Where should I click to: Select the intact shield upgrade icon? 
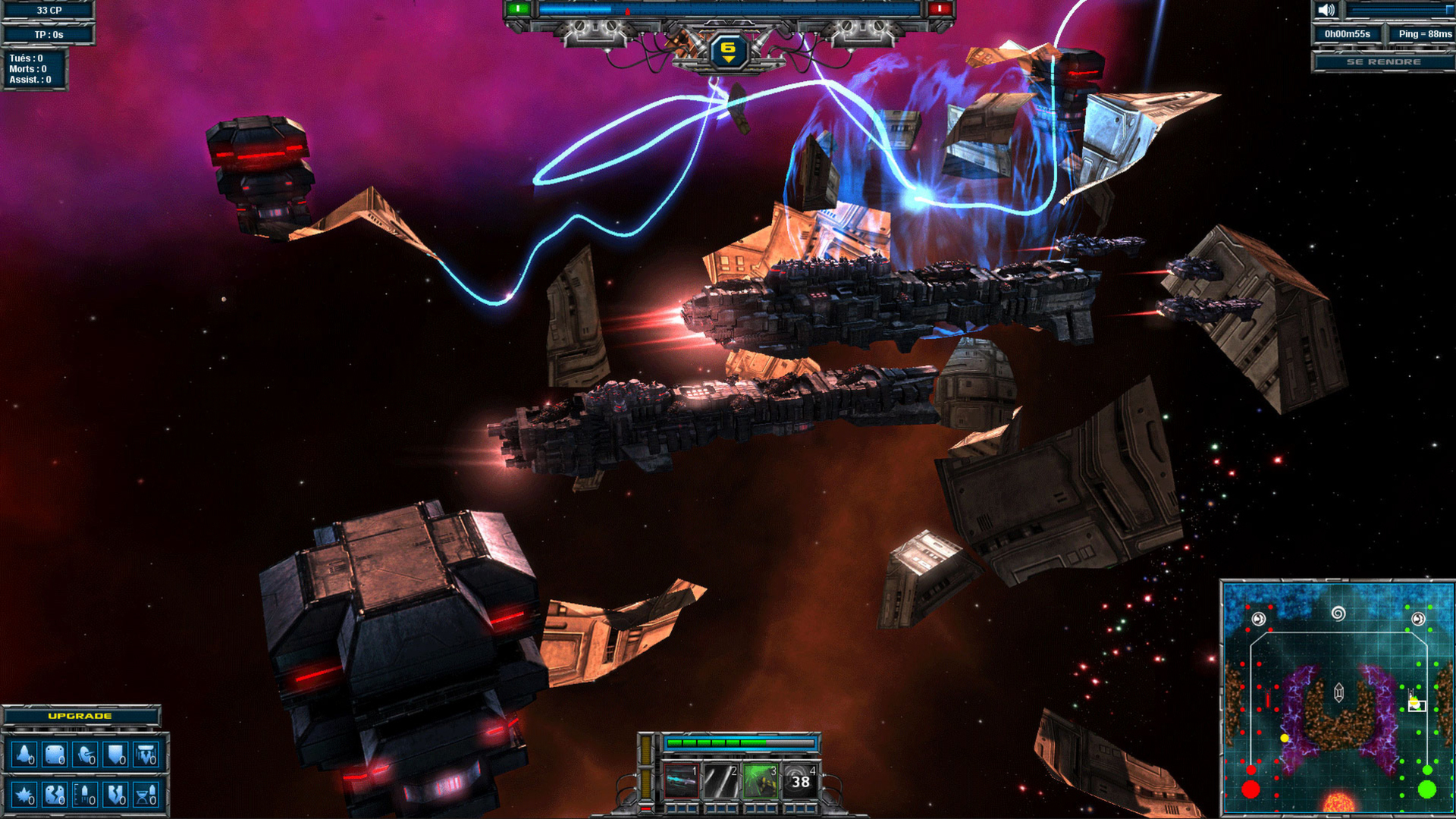tap(116, 755)
